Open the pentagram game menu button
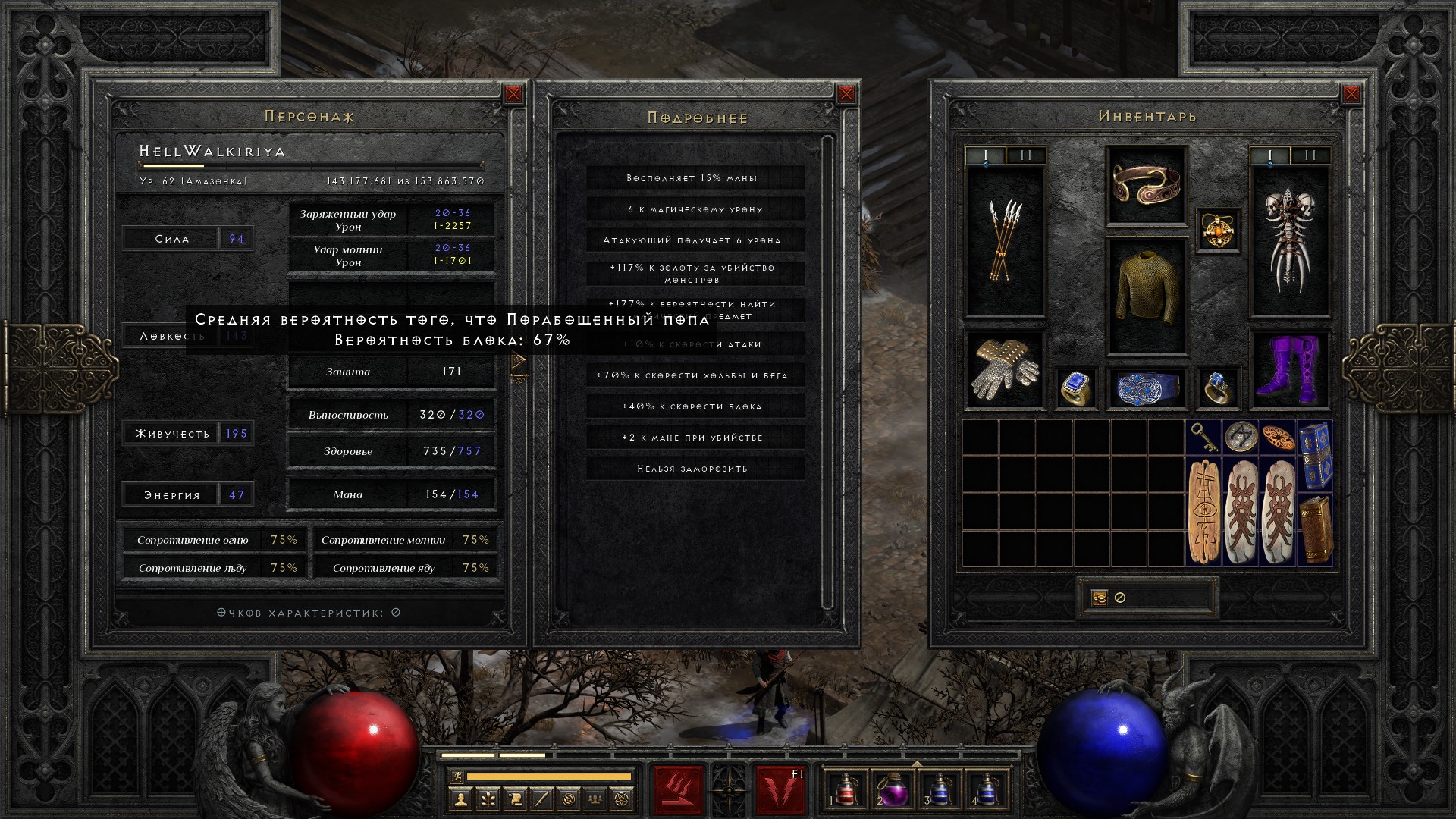Viewport: 1456px width, 819px height. (623, 799)
